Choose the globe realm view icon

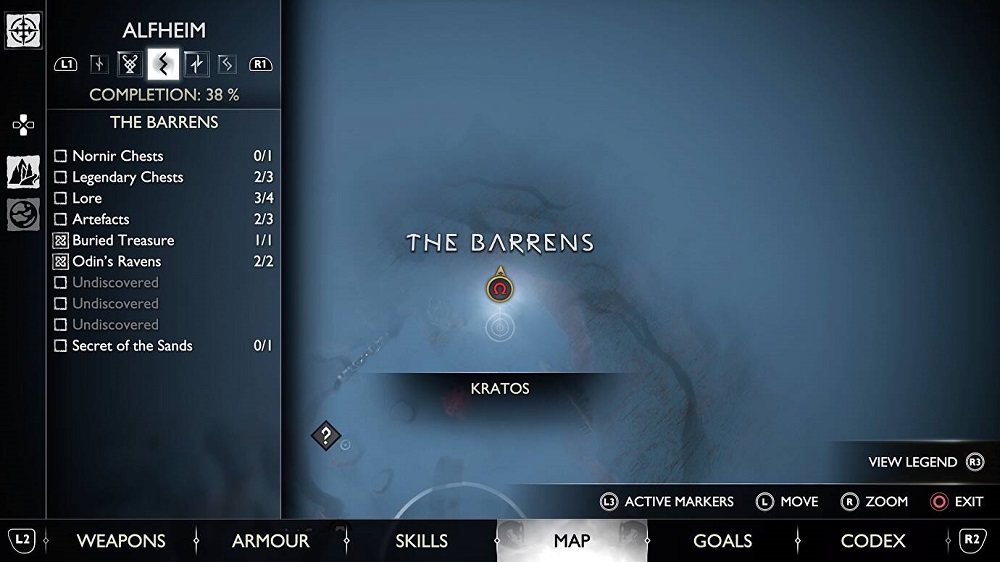tap(23, 214)
